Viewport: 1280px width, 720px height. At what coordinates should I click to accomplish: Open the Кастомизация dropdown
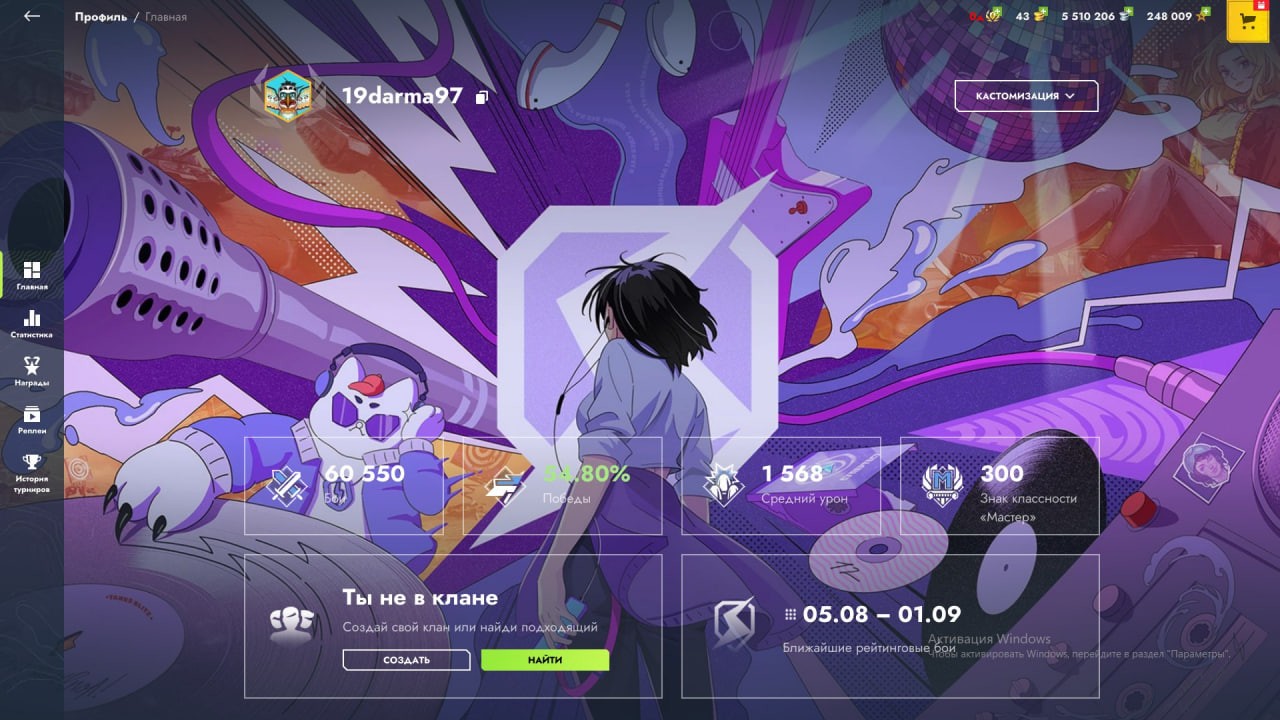point(1026,96)
